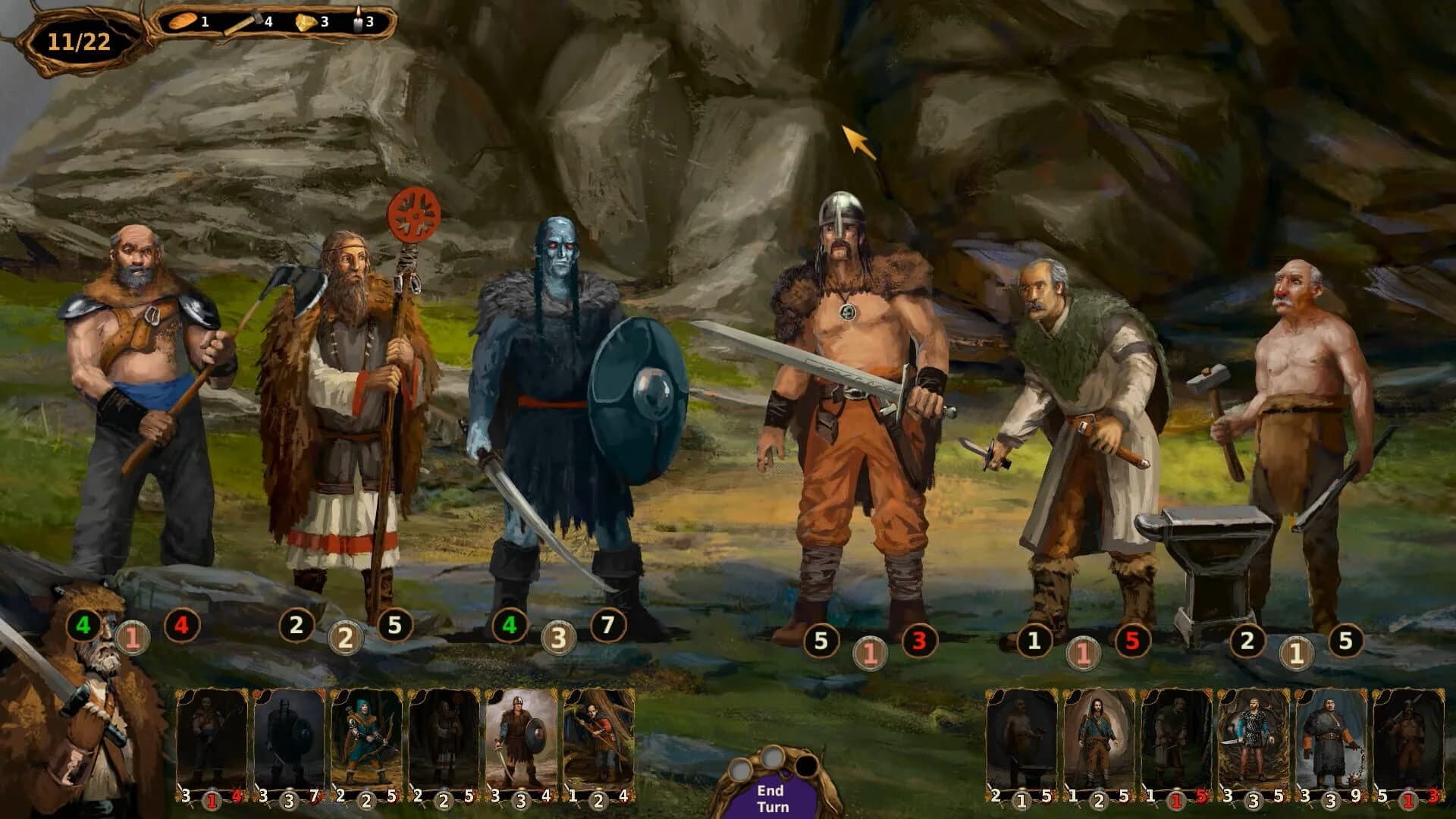Screen dimensions: 1456x819
Task: Click the bread resource icon in the top bar
Action: (181, 22)
